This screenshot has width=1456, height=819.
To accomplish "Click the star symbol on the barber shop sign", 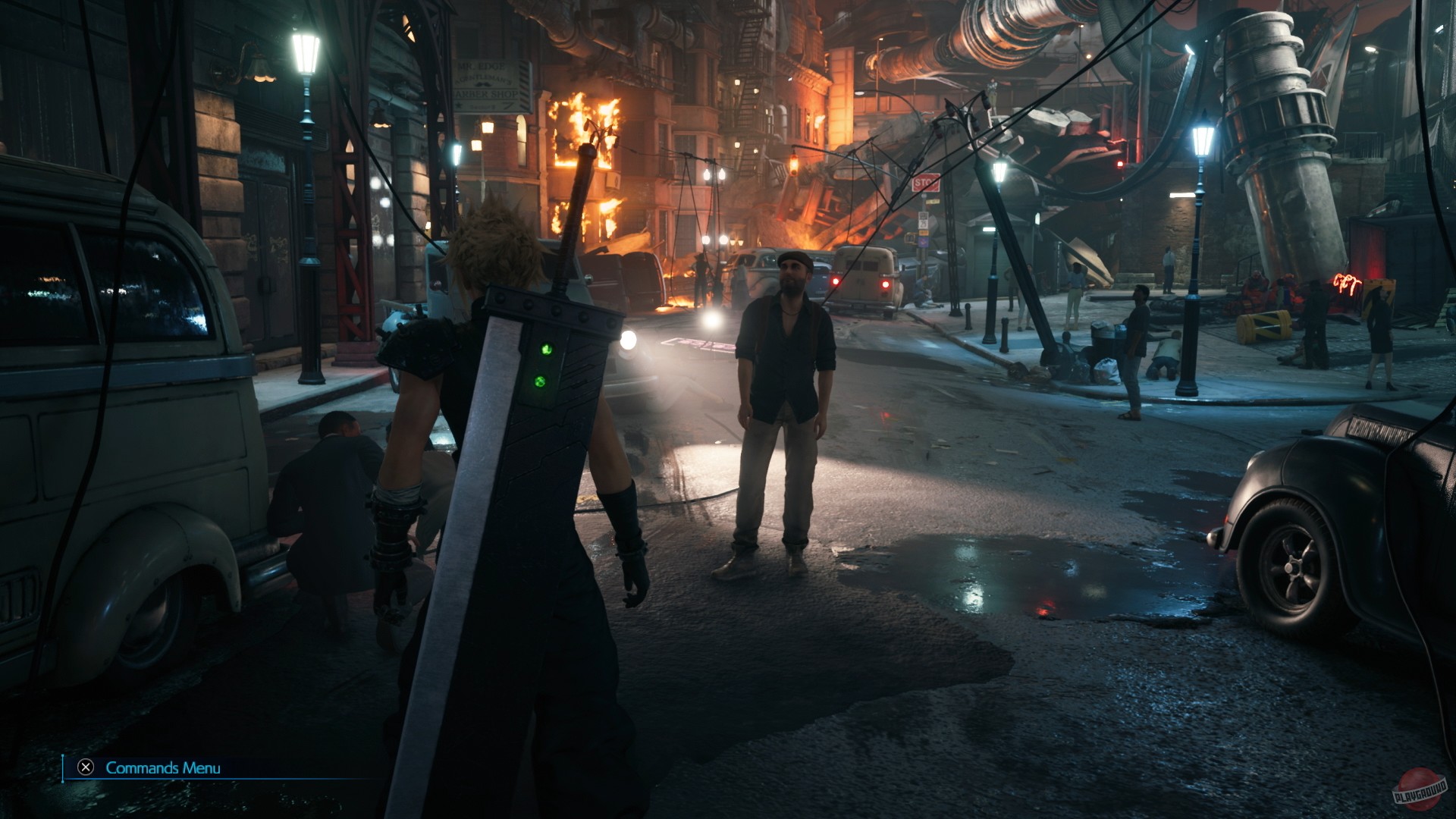I will 458,105.
